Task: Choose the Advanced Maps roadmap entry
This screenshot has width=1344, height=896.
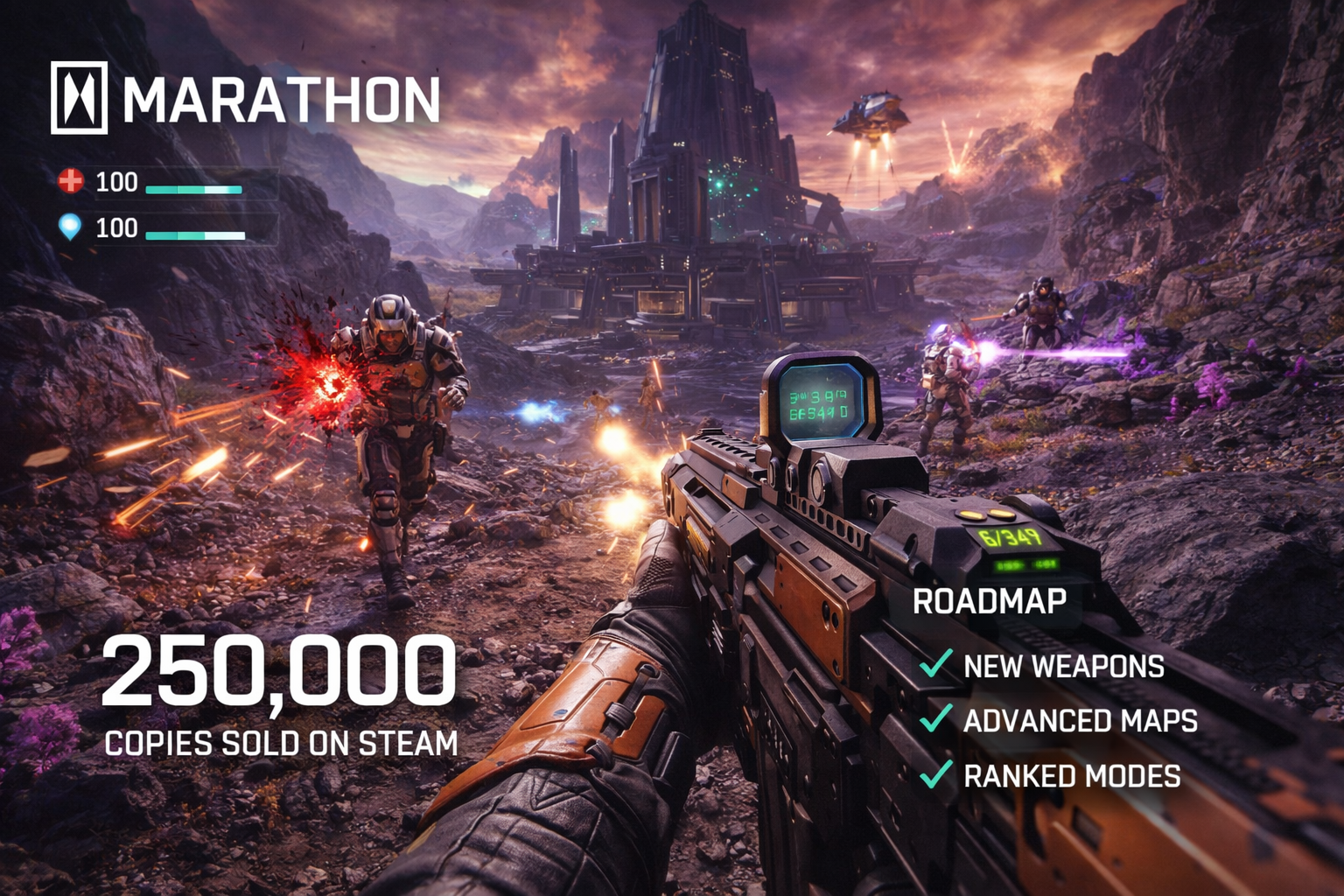Action: coord(1080,721)
